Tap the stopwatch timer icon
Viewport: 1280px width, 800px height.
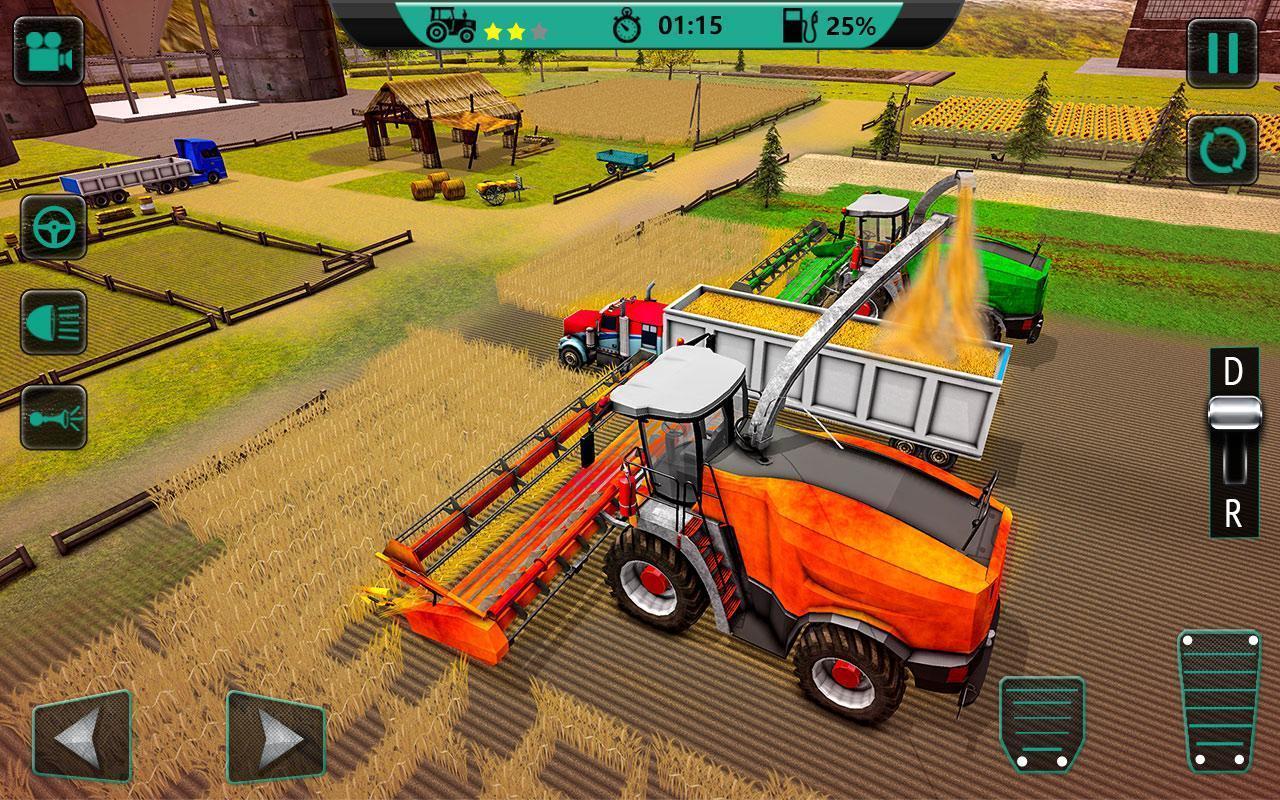pyautogui.click(x=627, y=26)
